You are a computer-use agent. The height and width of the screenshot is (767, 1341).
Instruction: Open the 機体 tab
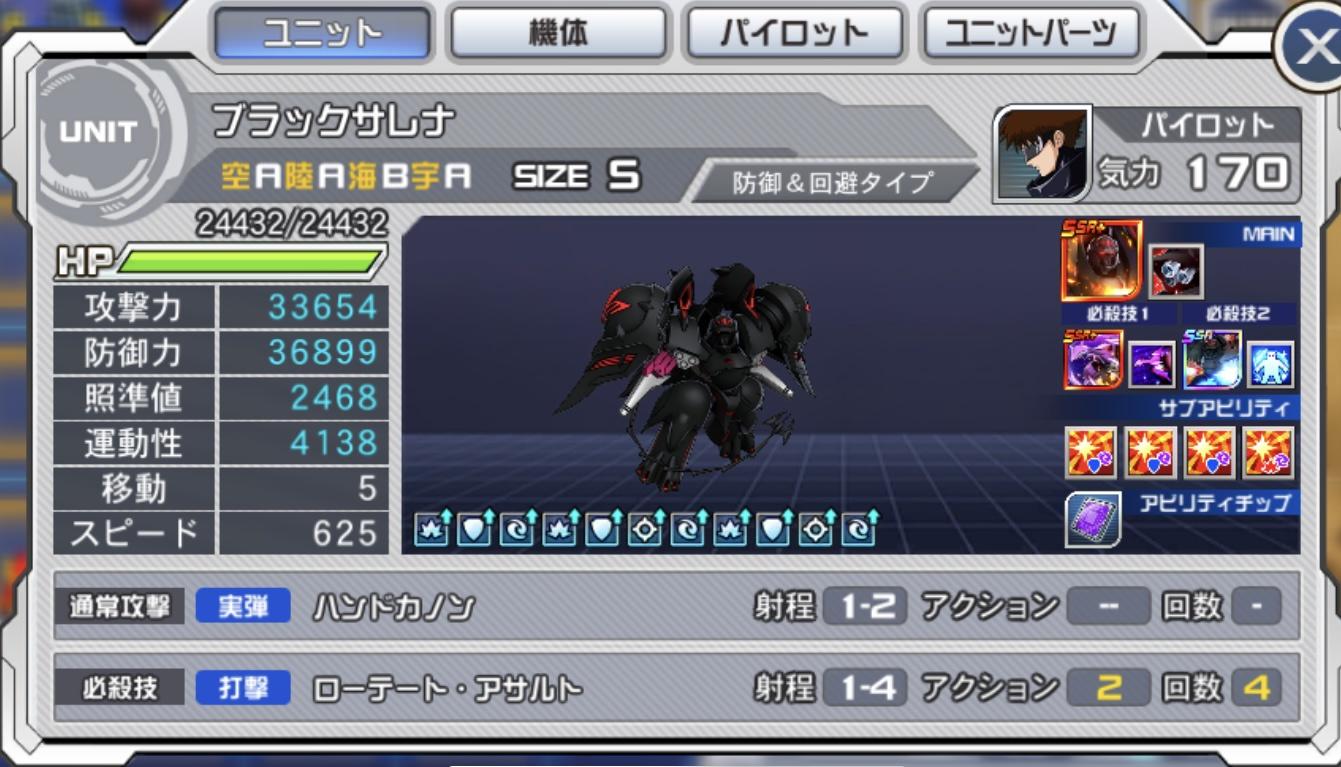point(558,33)
